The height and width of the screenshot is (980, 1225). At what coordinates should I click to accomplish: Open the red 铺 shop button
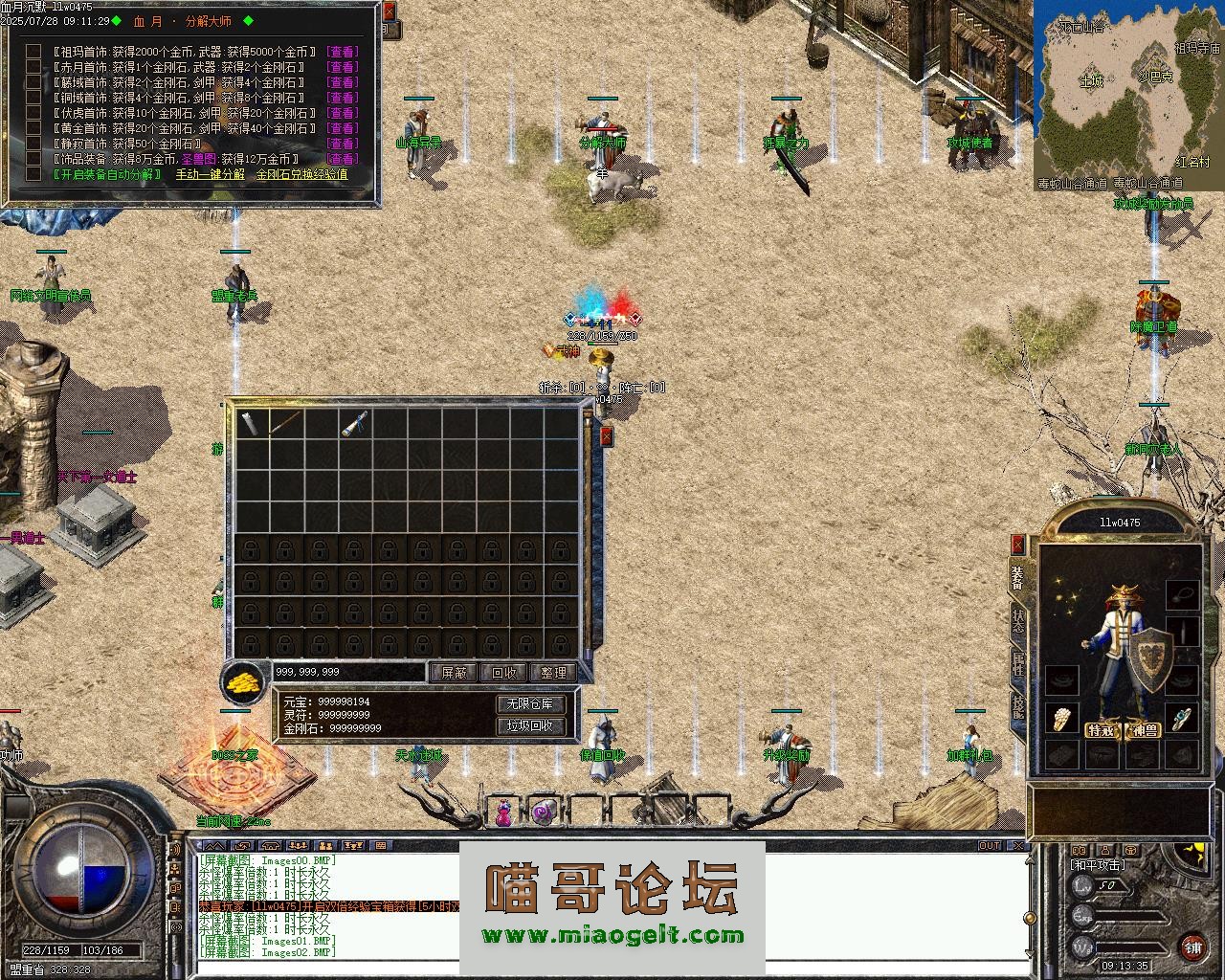point(1193,947)
